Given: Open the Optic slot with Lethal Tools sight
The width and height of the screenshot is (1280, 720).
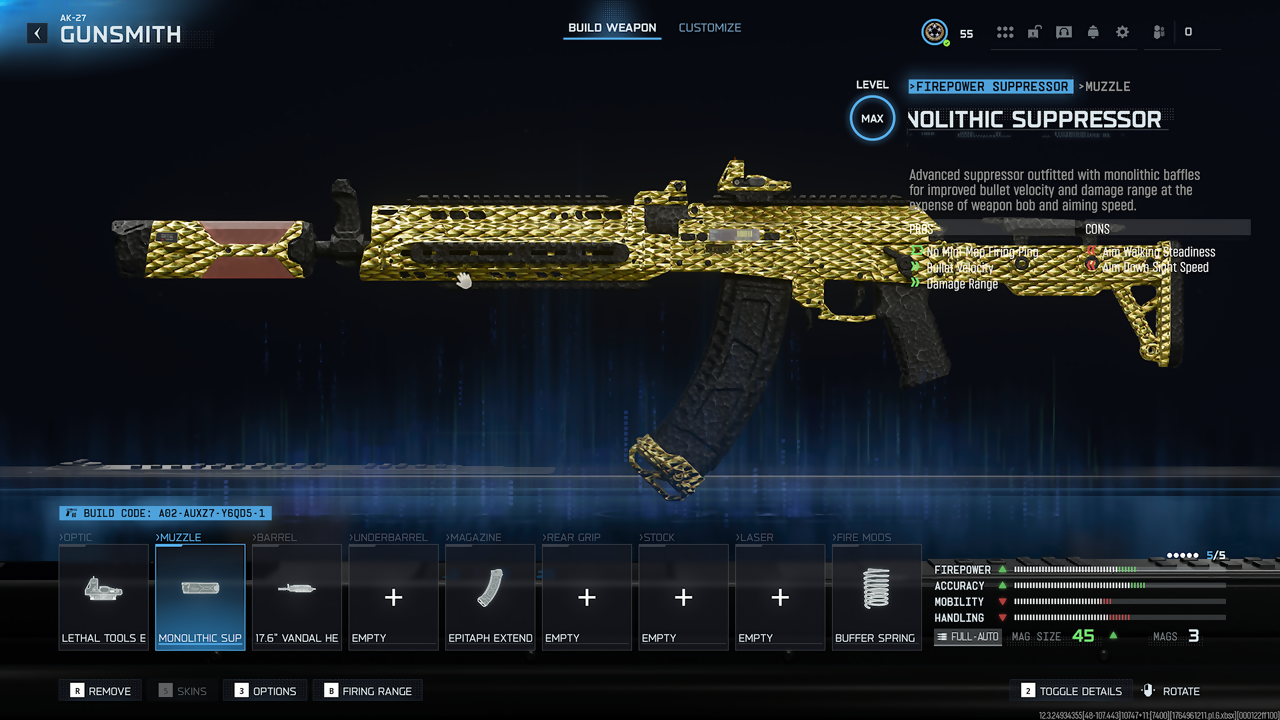Looking at the screenshot, I should point(104,597).
